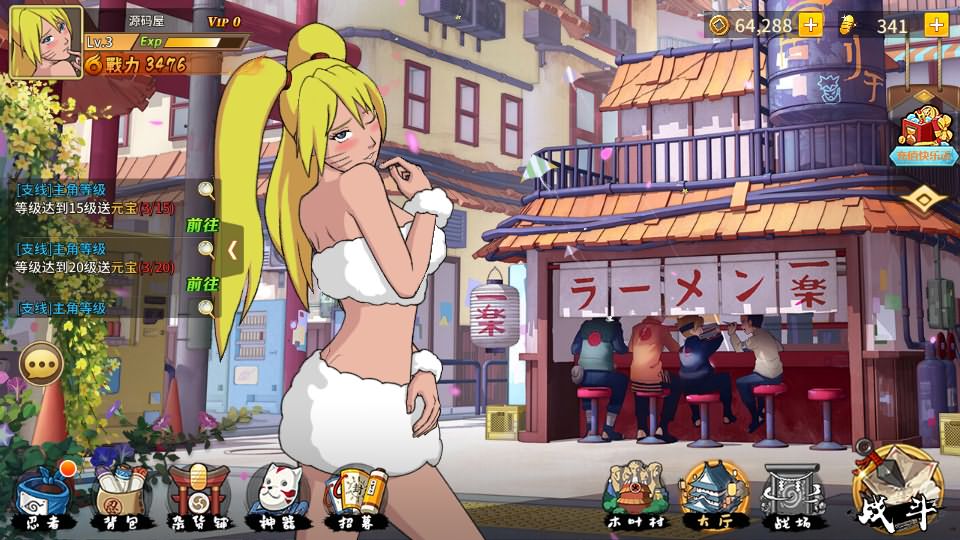Viewport: 960px width, 540px height.
Task: Open the player avatar profile
Action: click(x=45, y=42)
